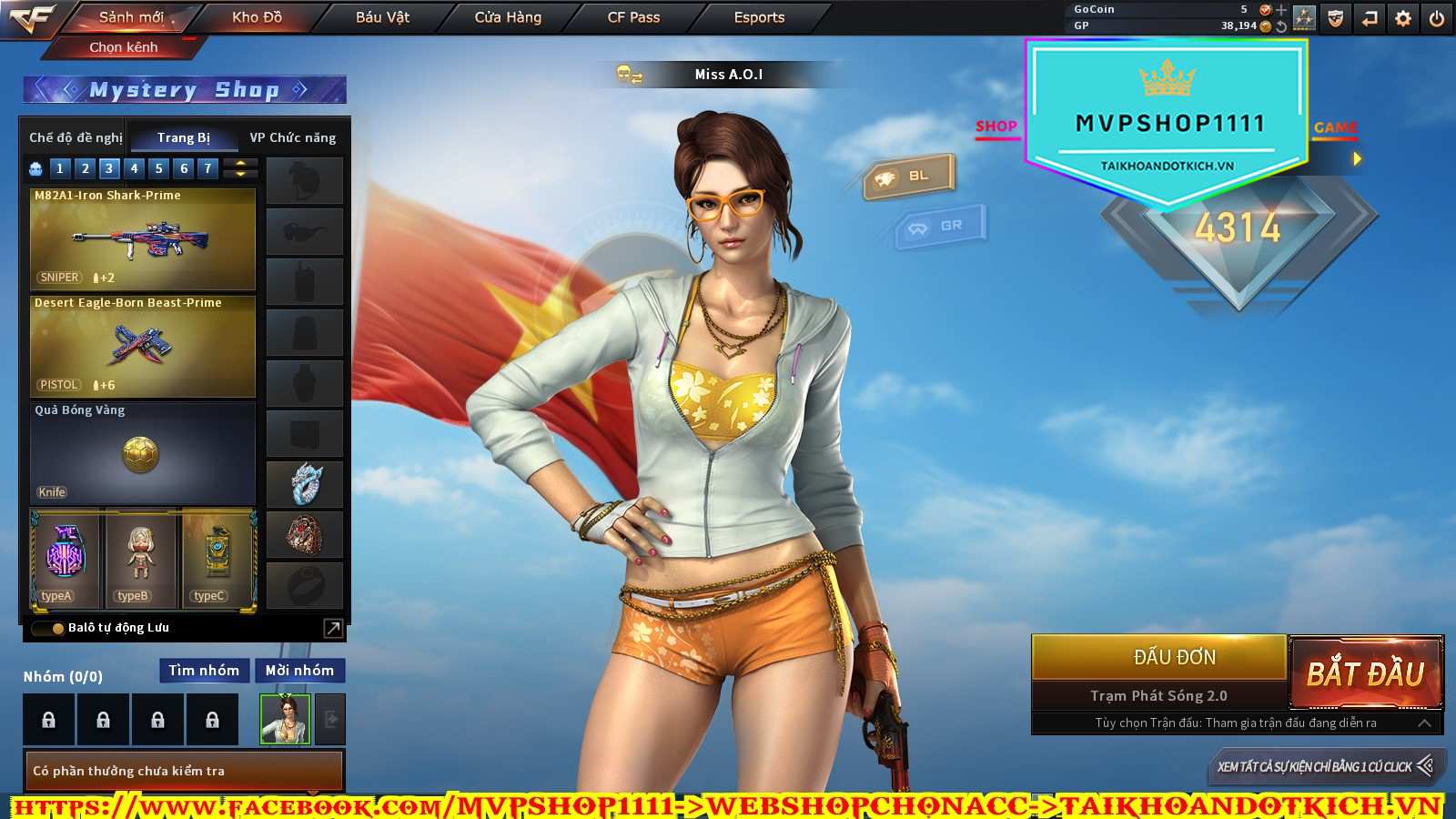This screenshot has width=1456, height=819.
Task: Open the settings gear icon
Action: [x=1403, y=18]
